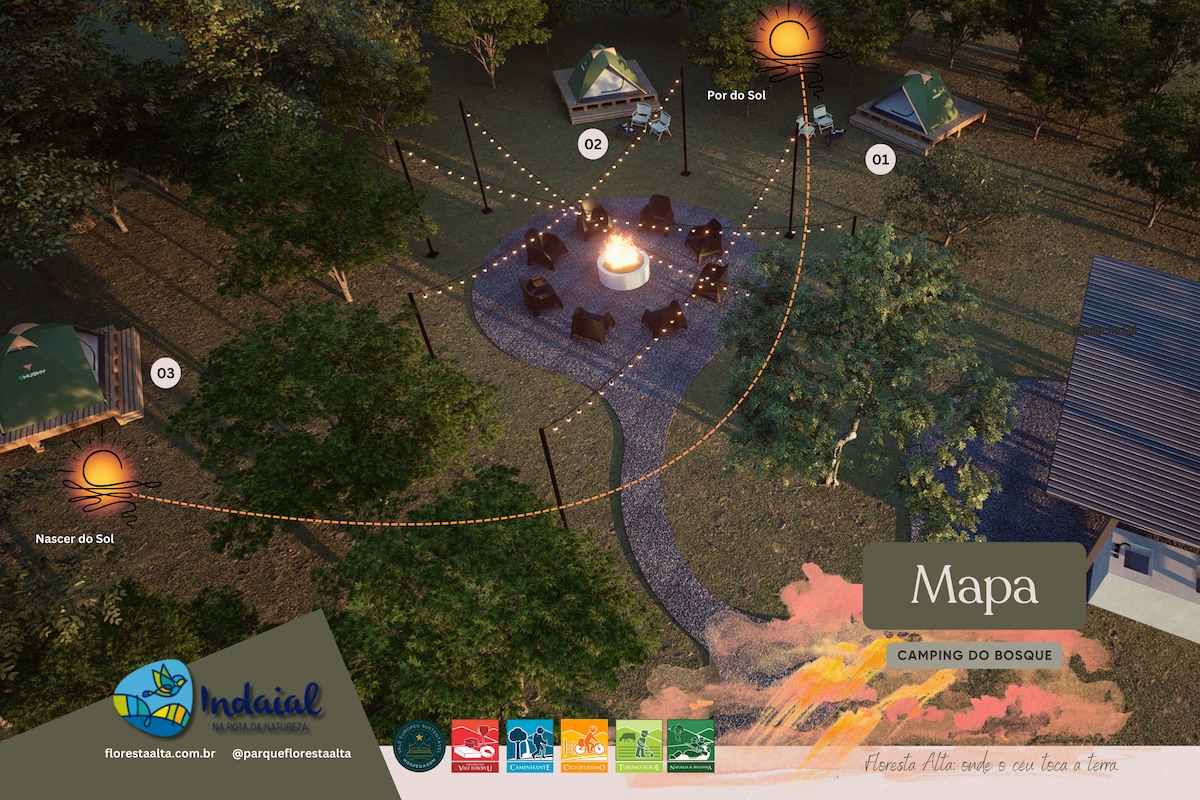Click the orange Cicloturismo badge
Viewport: 1200px width, 800px height.
pyautogui.click(x=584, y=746)
